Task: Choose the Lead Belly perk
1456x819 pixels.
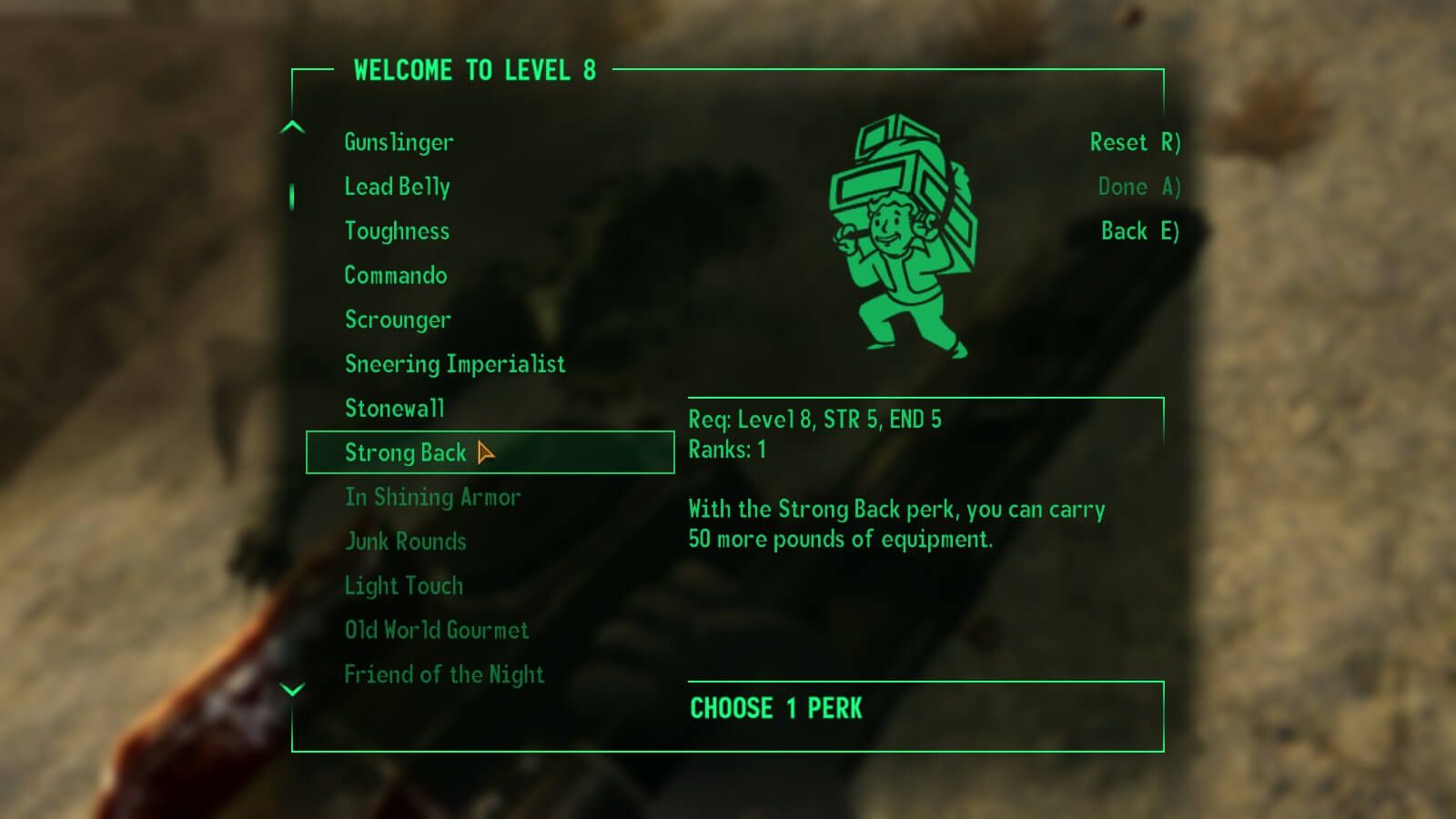Action: (x=397, y=187)
